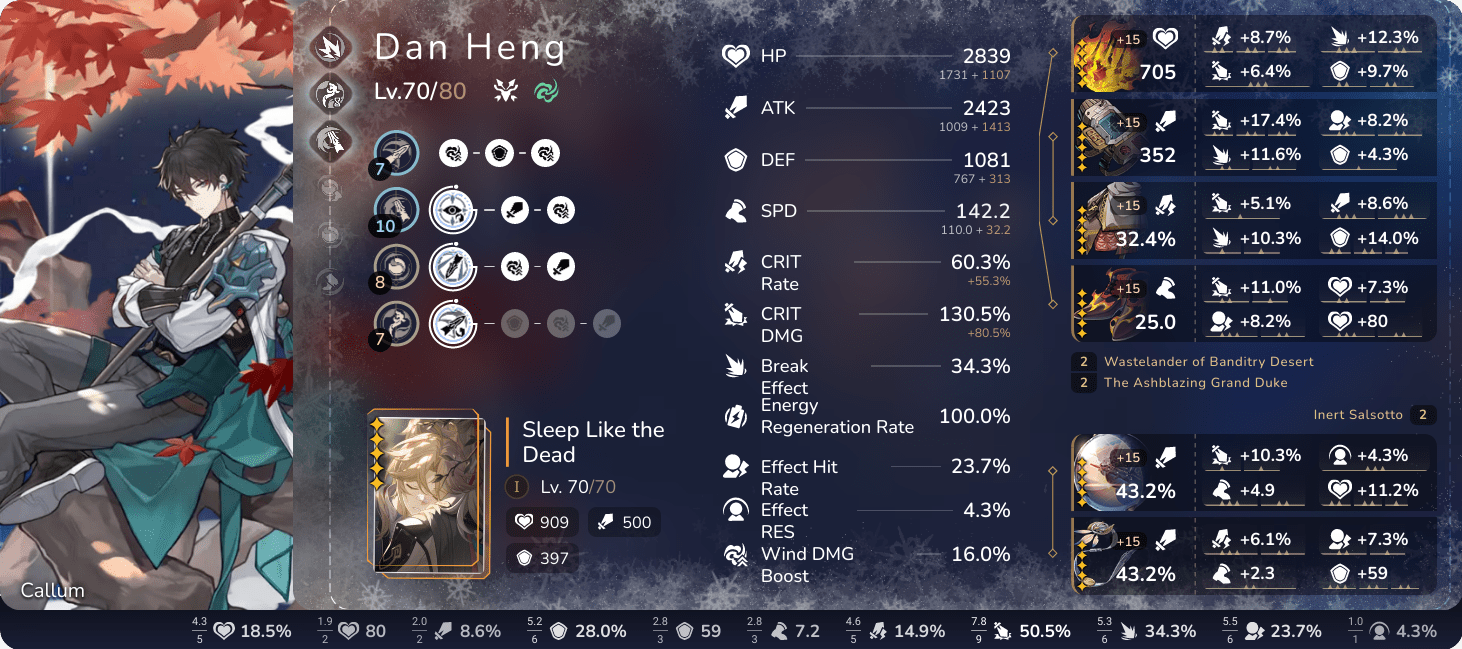Select the Sleep Like the Dead light cone card
The image size is (1462, 649).
click(x=429, y=494)
